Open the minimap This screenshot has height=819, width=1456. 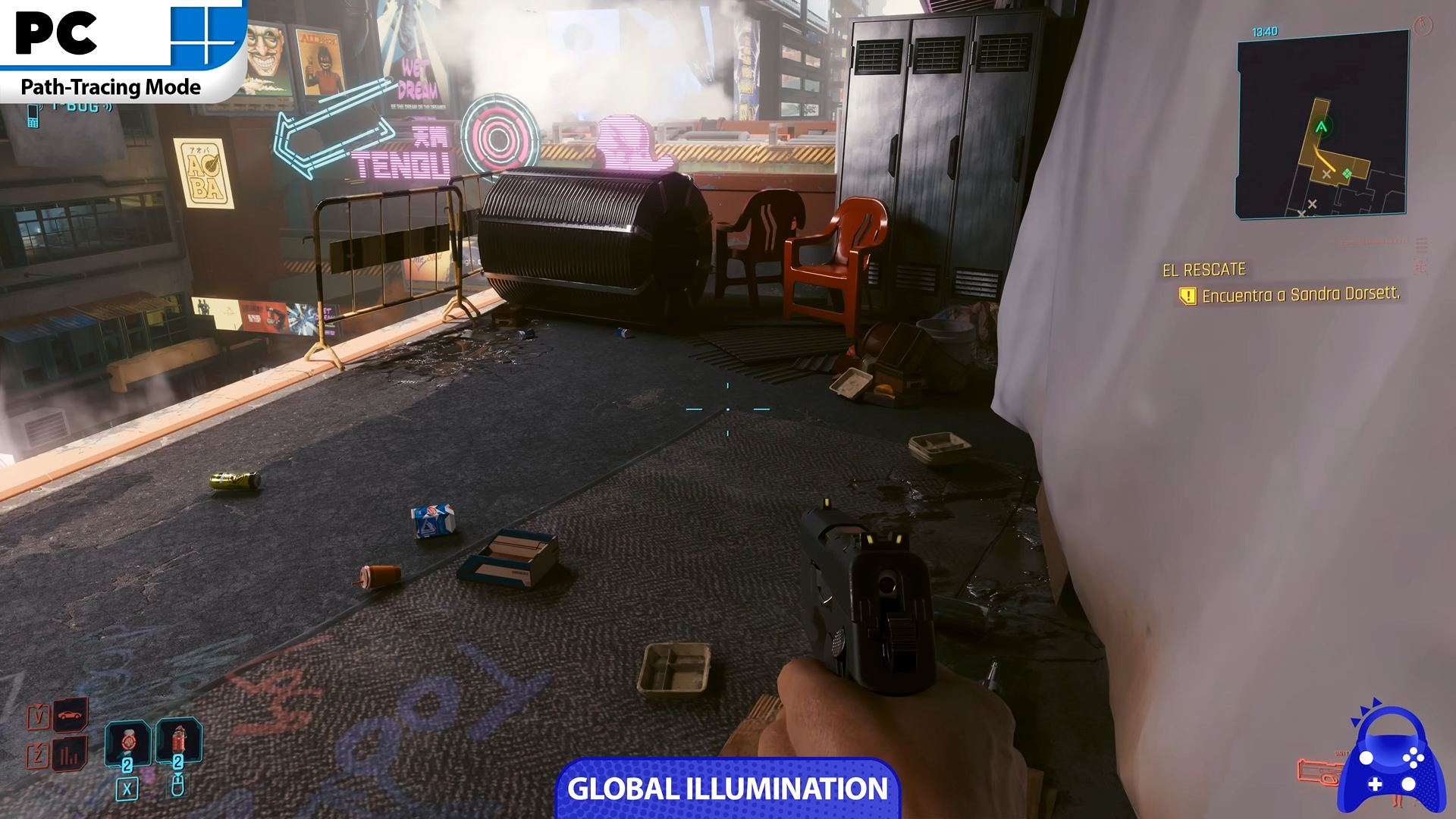1322,125
